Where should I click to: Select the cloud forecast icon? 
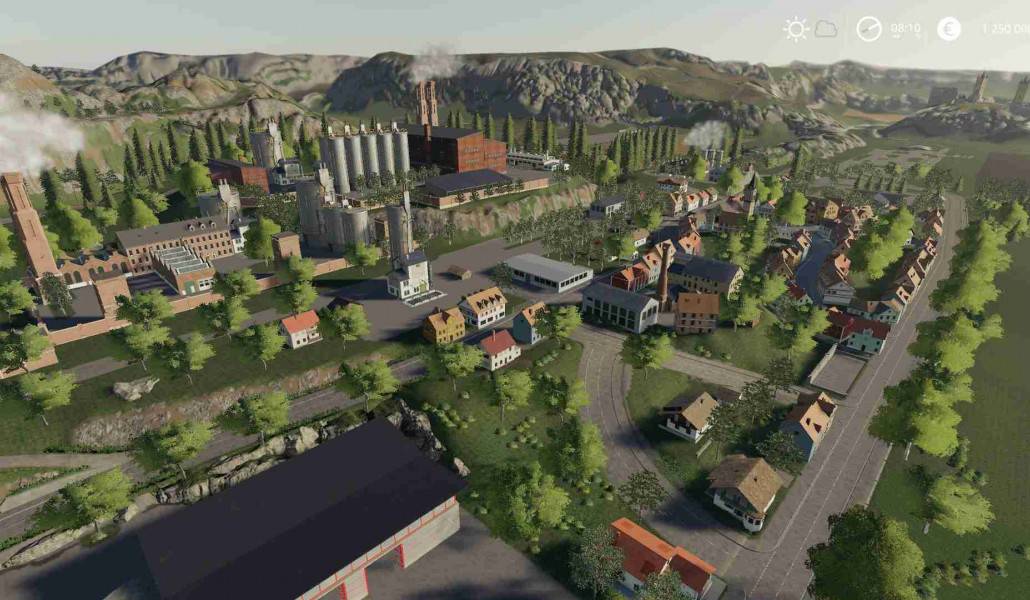pos(826,29)
